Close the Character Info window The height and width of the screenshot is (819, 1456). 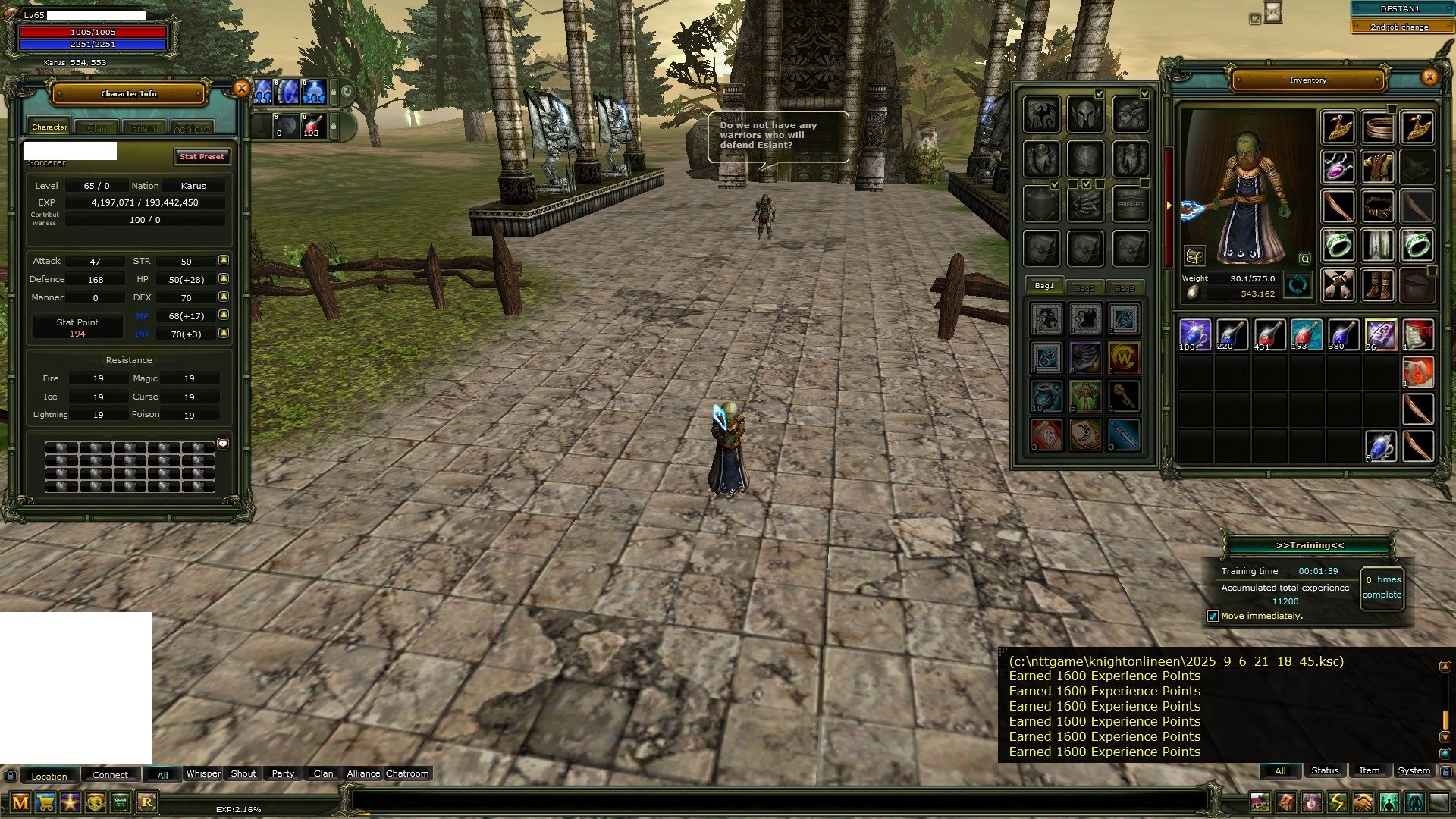tap(241, 89)
